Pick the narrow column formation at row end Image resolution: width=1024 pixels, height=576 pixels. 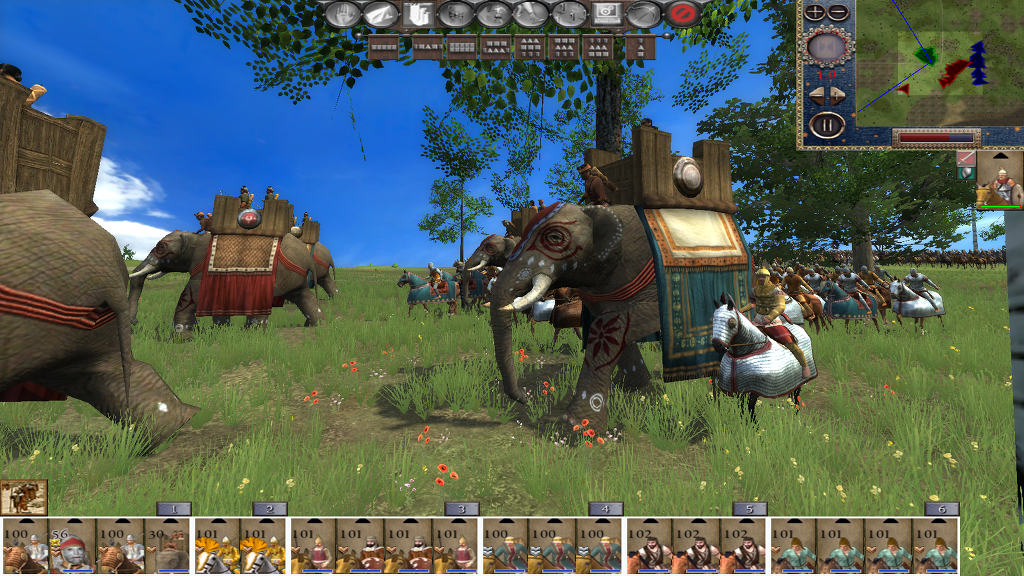pos(640,46)
